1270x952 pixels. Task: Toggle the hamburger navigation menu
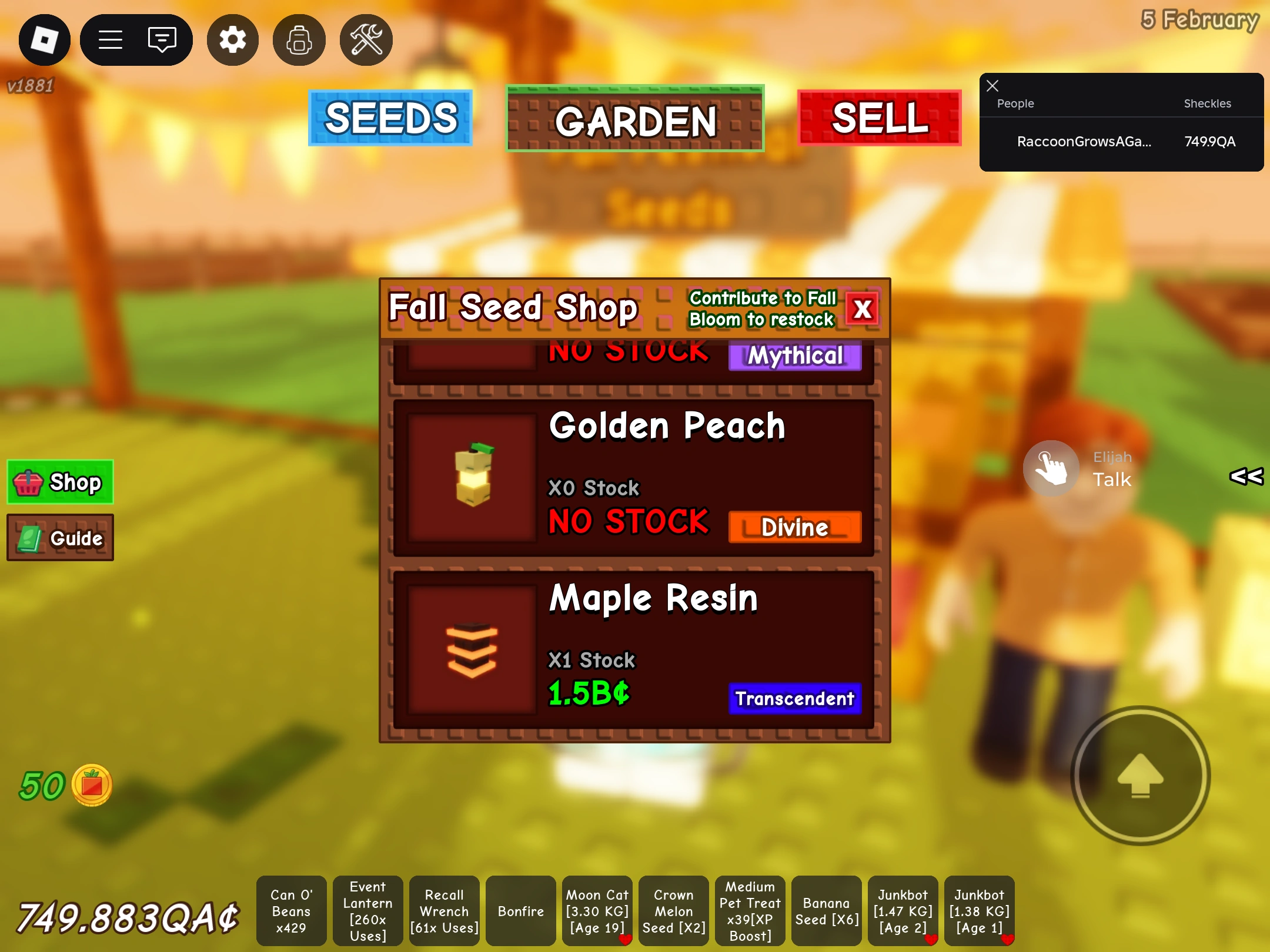(x=110, y=39)
